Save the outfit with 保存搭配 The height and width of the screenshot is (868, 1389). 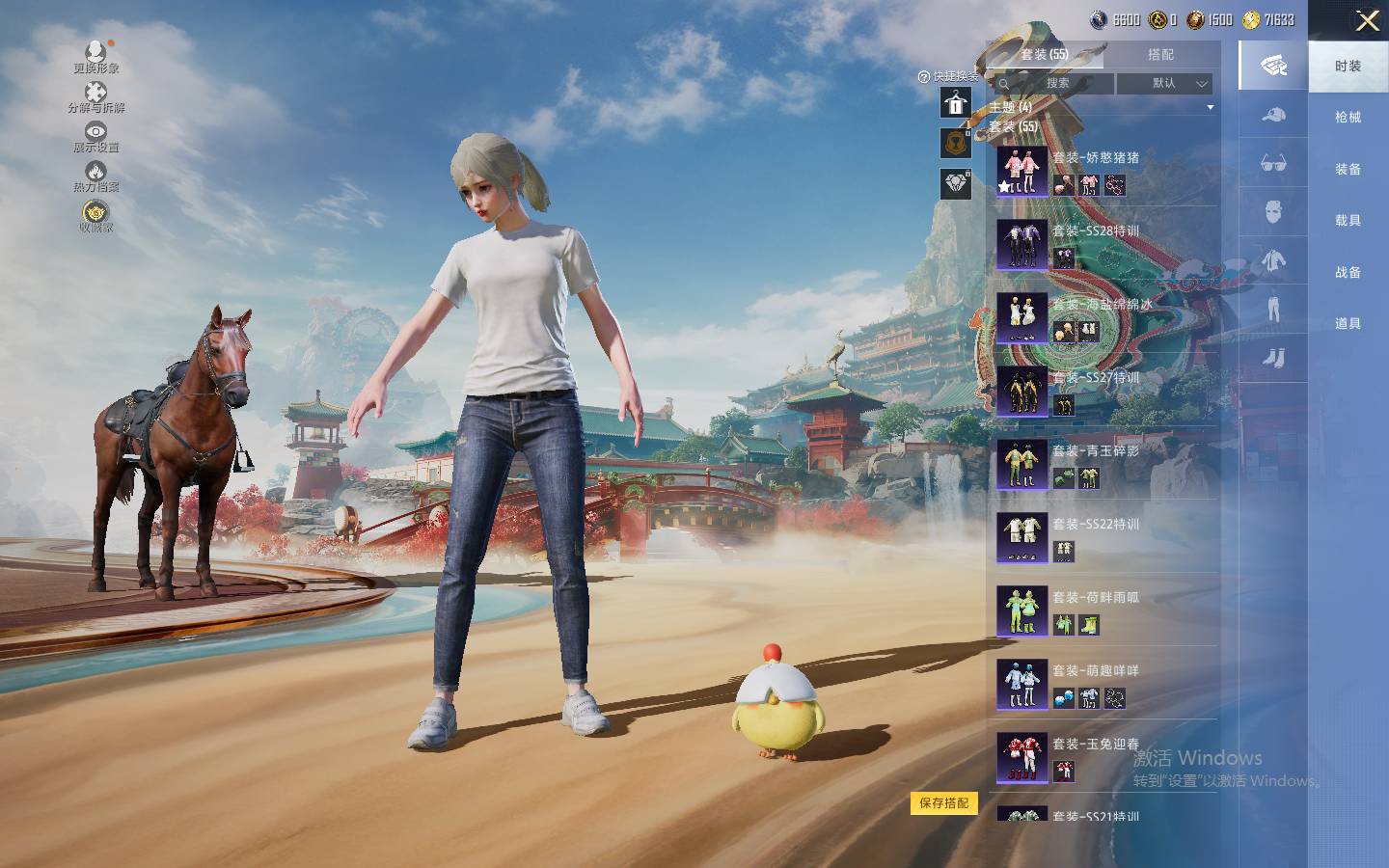[943, 803]
